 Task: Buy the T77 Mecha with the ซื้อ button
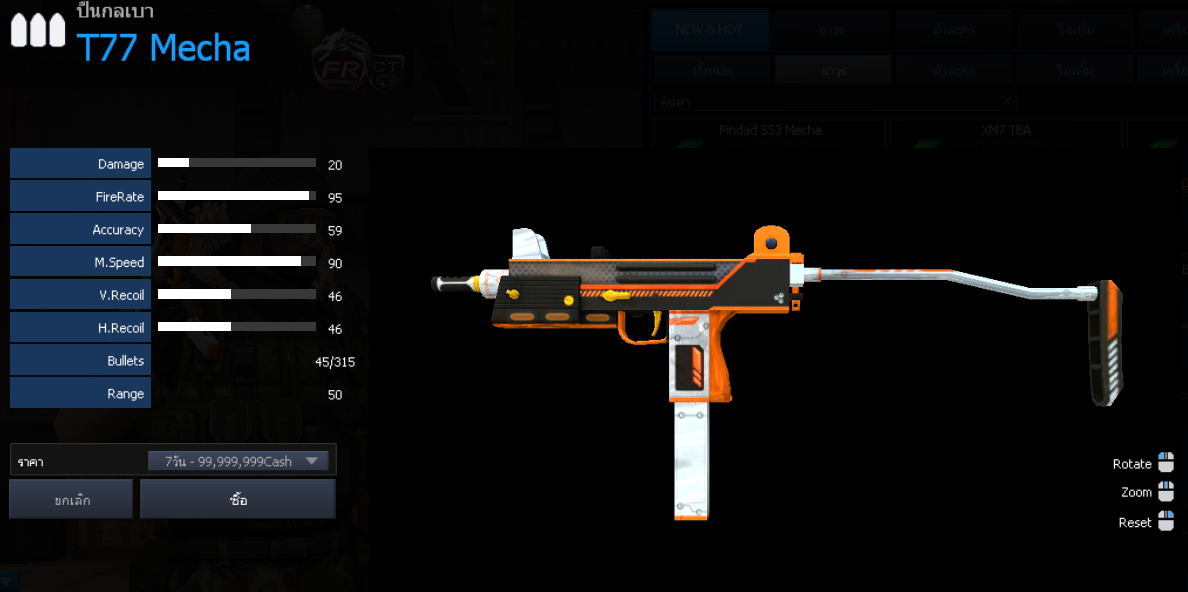238,499
